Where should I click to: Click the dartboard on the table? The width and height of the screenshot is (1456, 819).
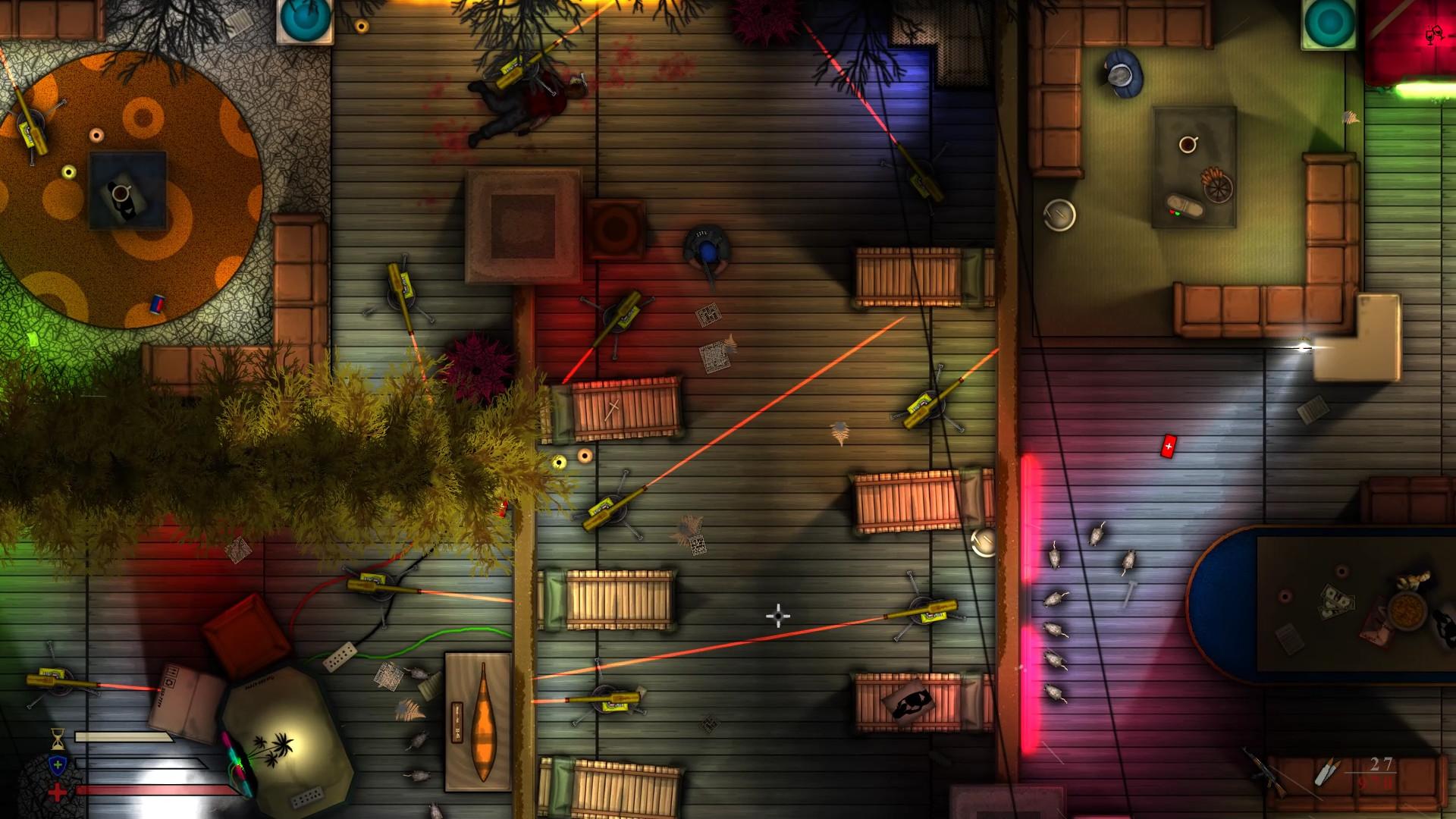coord(1219,190)
